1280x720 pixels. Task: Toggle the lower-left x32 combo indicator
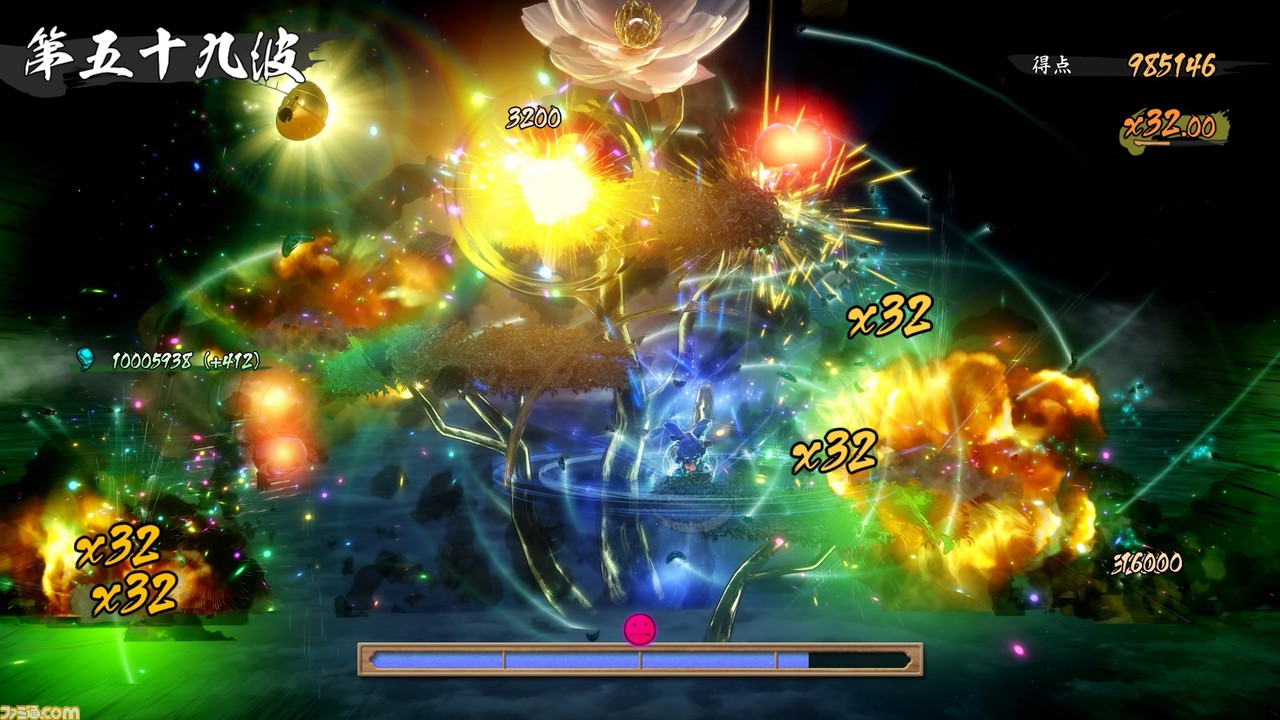119,546
